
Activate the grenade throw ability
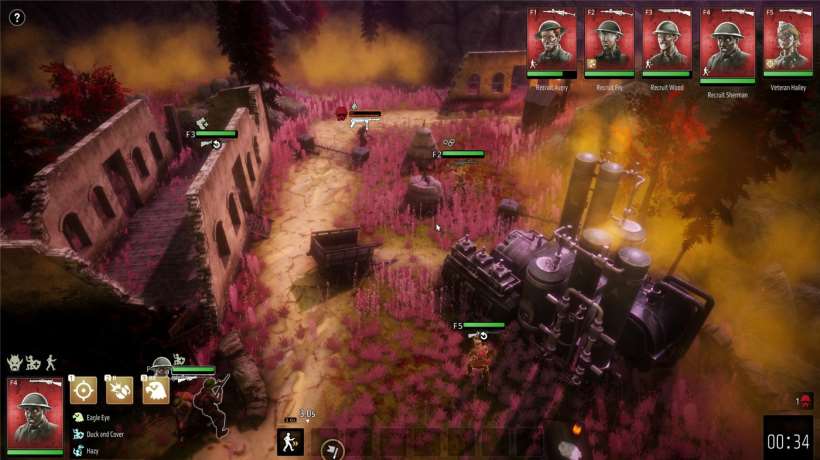coord(120,390)
